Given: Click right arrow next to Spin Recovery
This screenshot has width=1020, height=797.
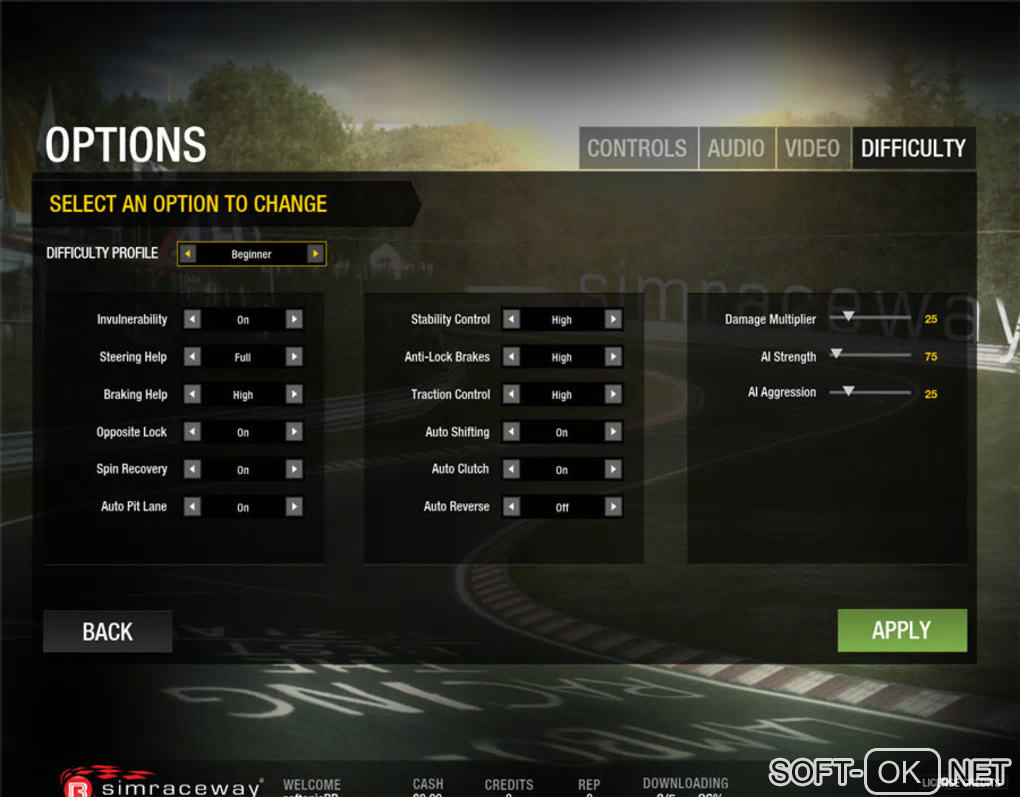Looking at the screenshot, I should tap(294, 469).
